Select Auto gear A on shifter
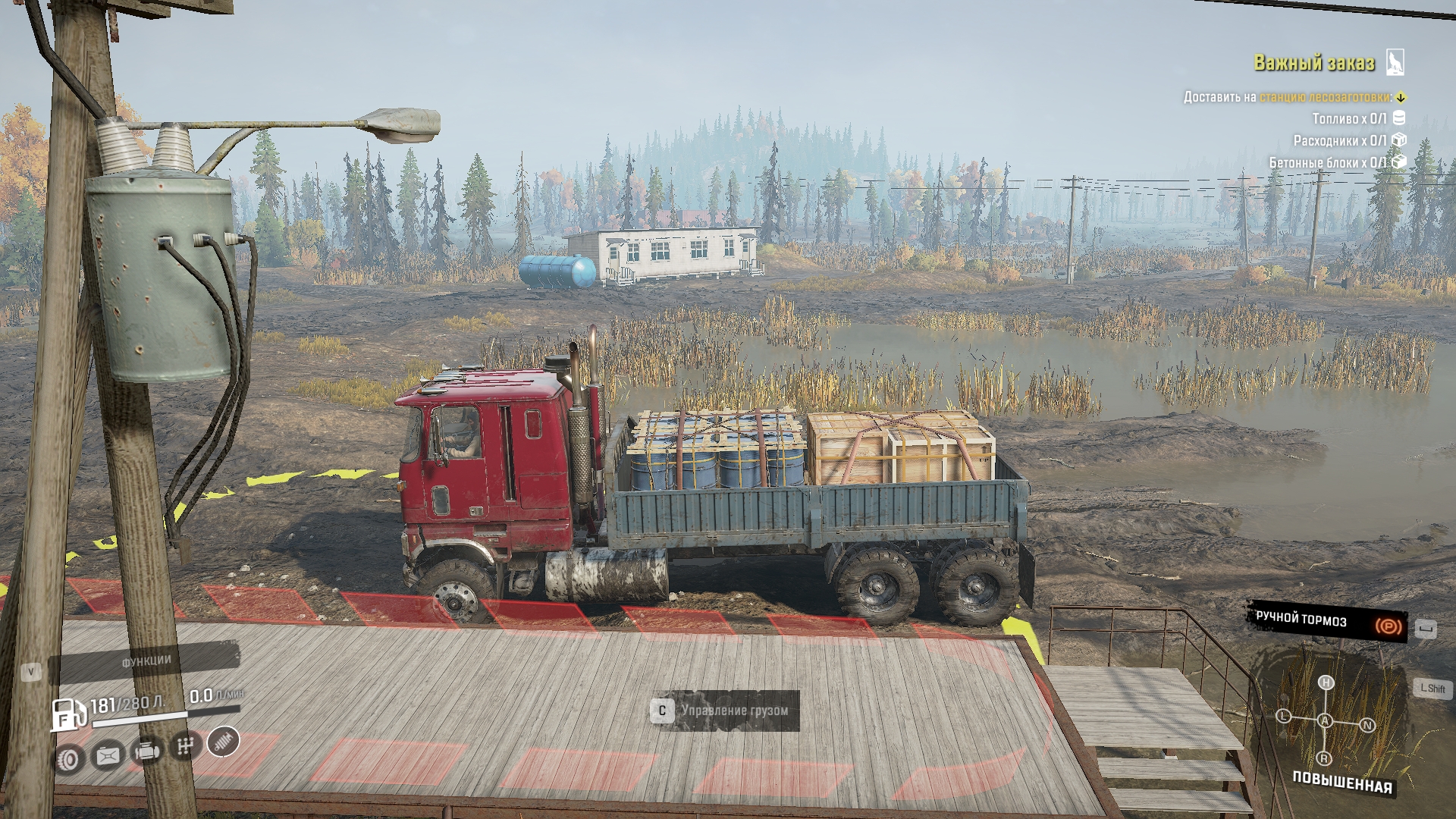The height and width of the screenshot is (819, 1456). click(1325, 720)
